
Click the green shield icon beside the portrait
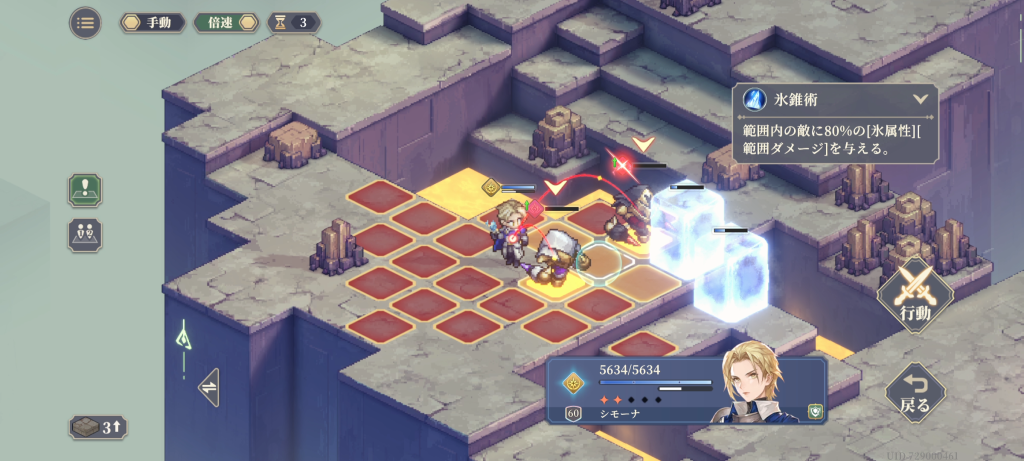point(814,410)
